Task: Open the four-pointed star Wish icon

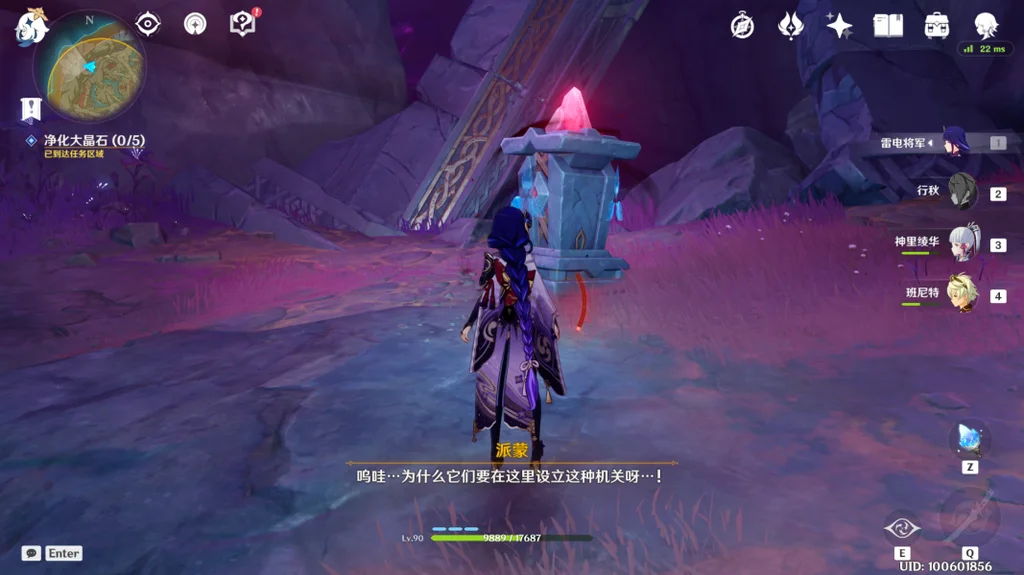Action: click(839, 26)
